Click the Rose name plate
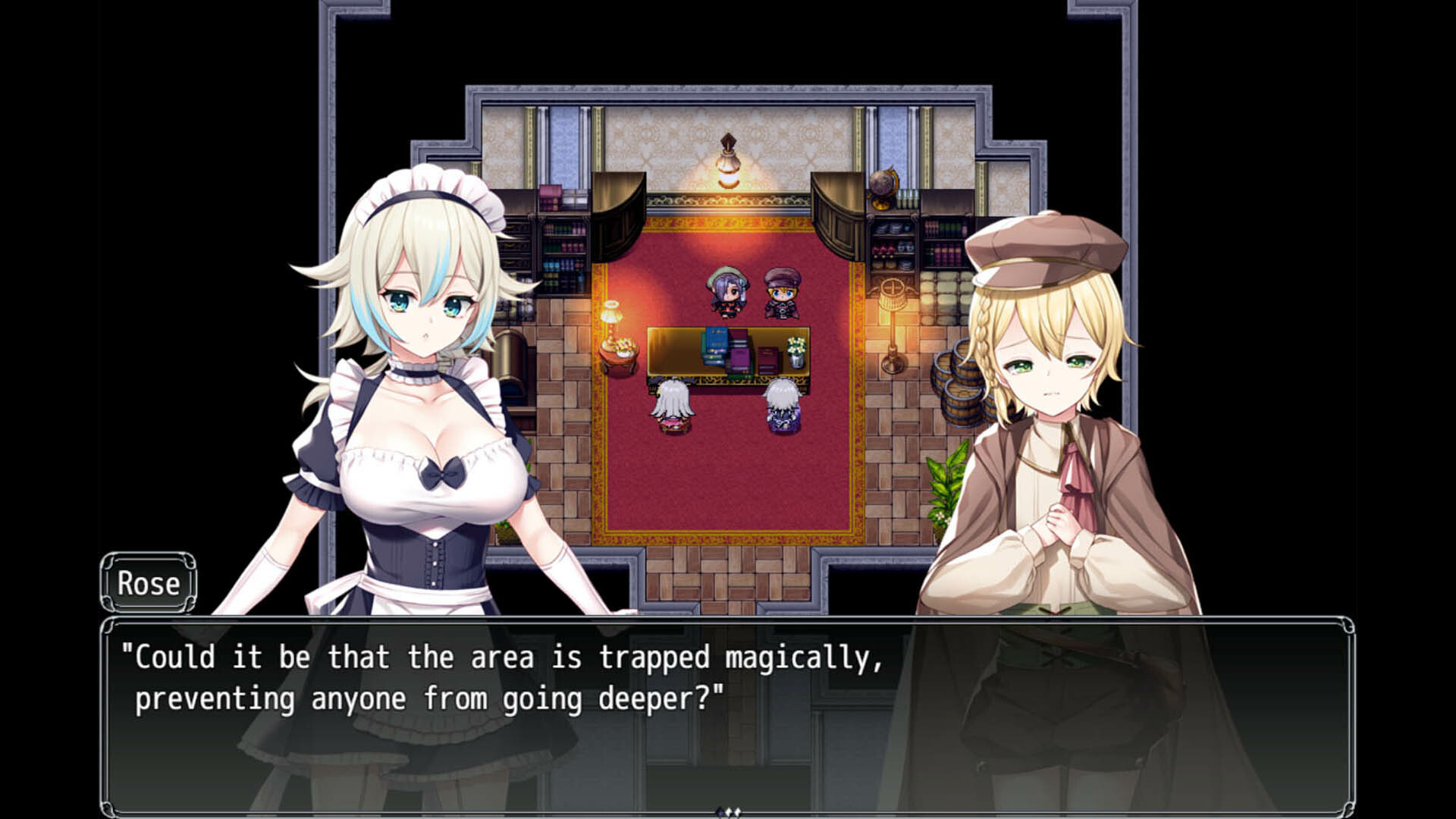The height and width of the screenshot is (819, 1456). (x=149, y=583)
